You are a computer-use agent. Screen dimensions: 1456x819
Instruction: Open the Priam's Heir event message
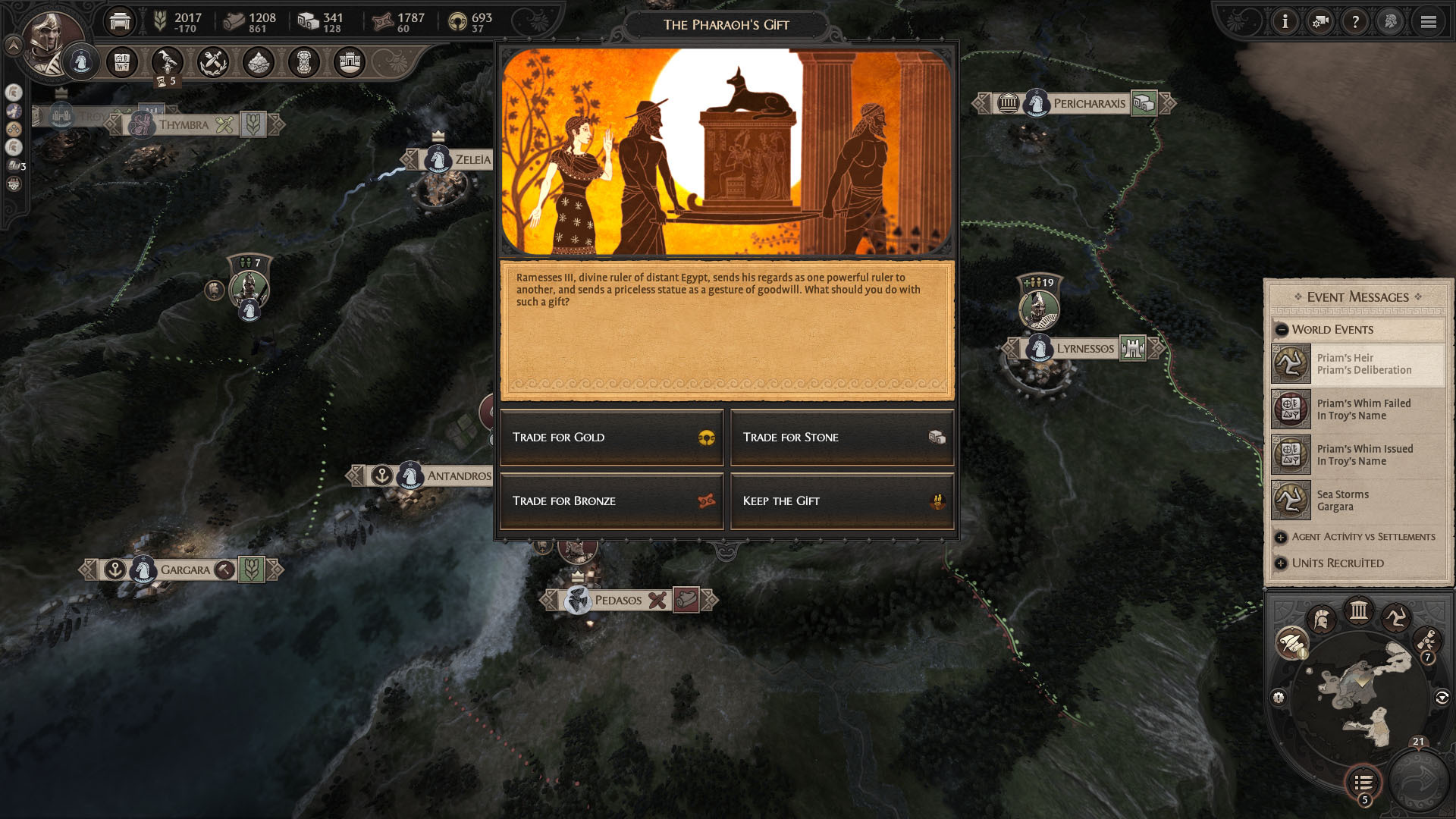(1357, 364)
